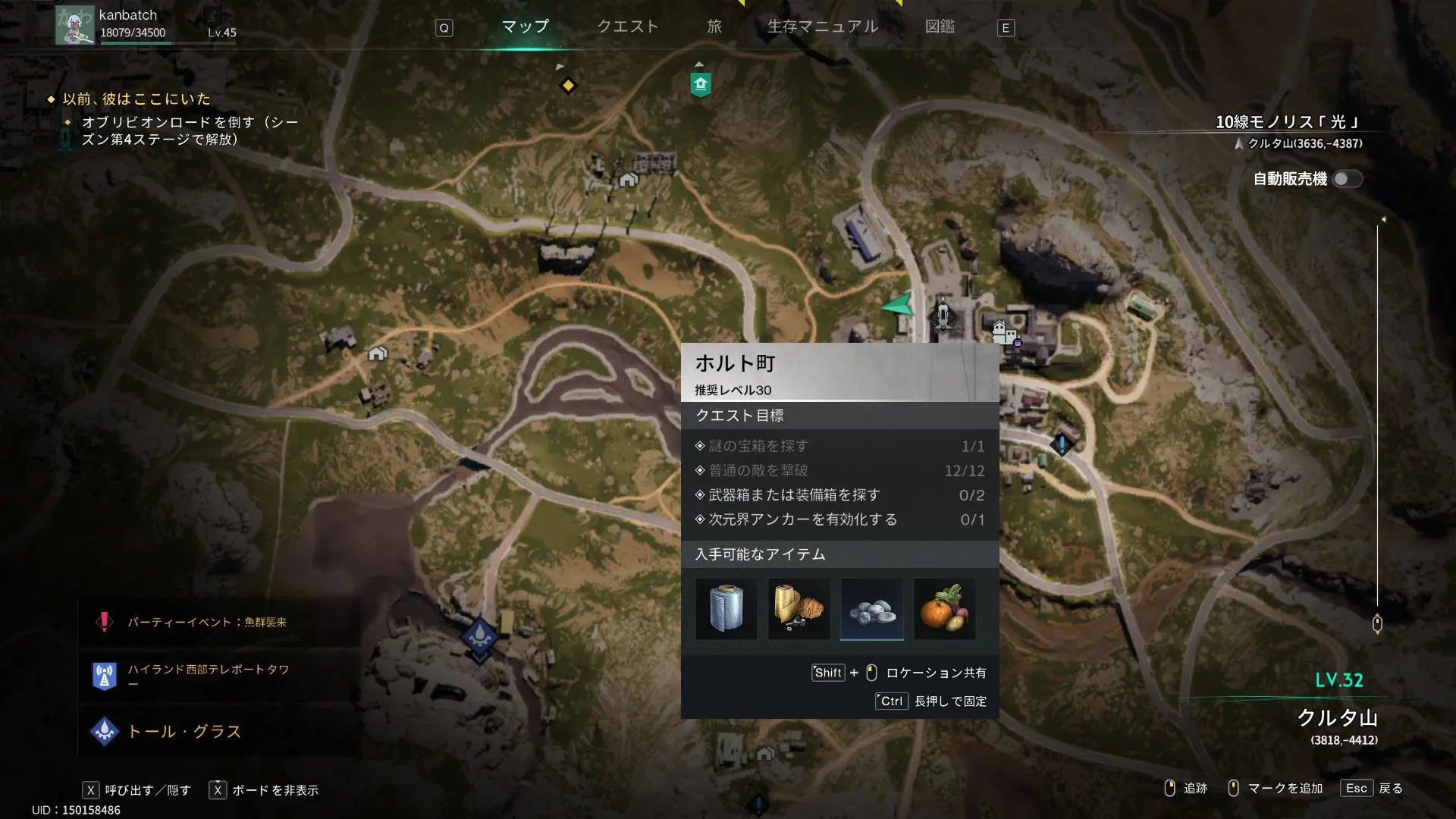The height and width of the screenshot is (819, 1456).
Task: Select the 旅 tab
Action: 714,27
